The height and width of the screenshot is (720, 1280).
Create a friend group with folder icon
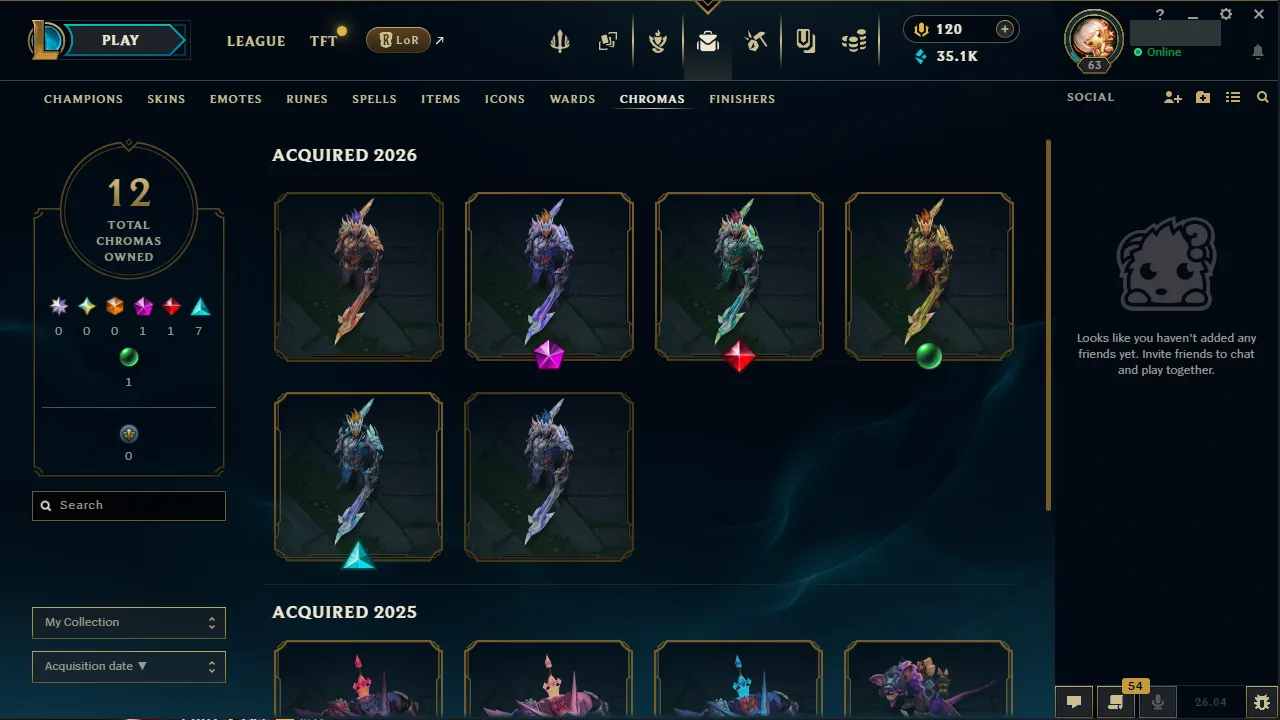[1202, 97]
